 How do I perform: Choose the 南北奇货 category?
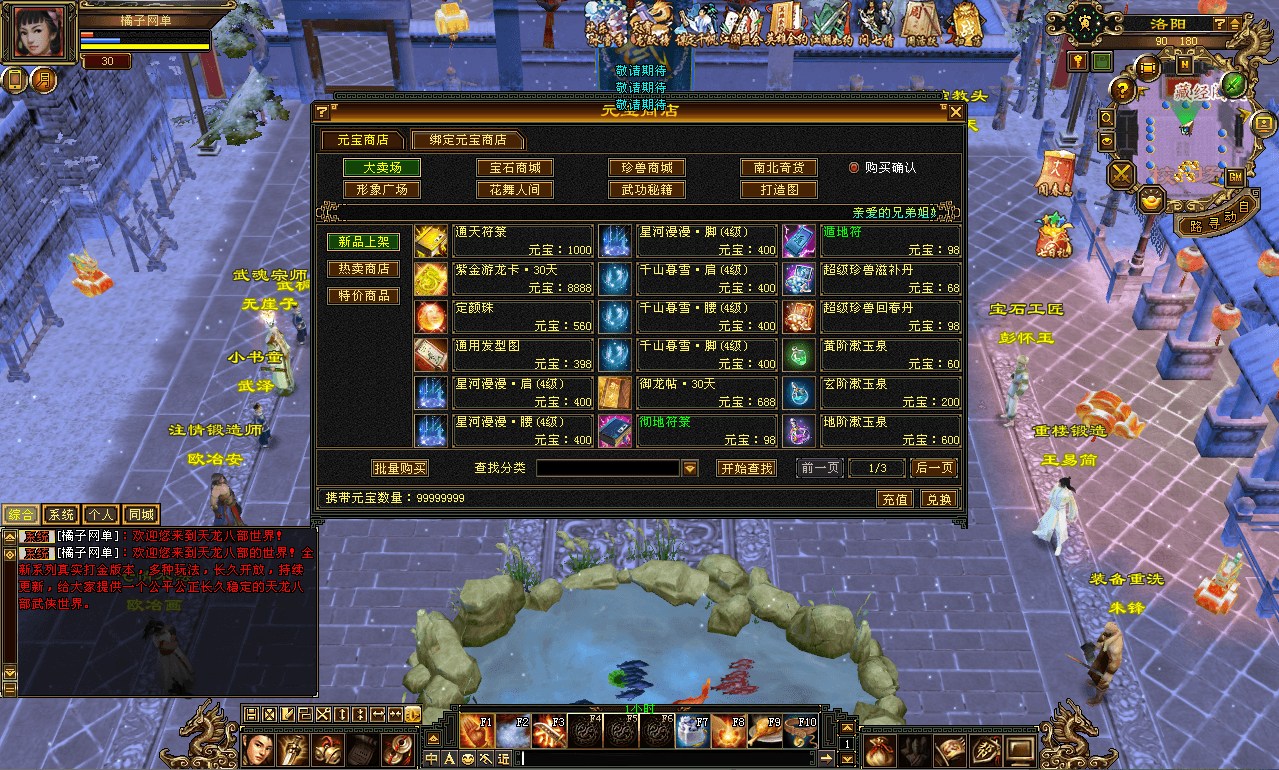(779, 168)
